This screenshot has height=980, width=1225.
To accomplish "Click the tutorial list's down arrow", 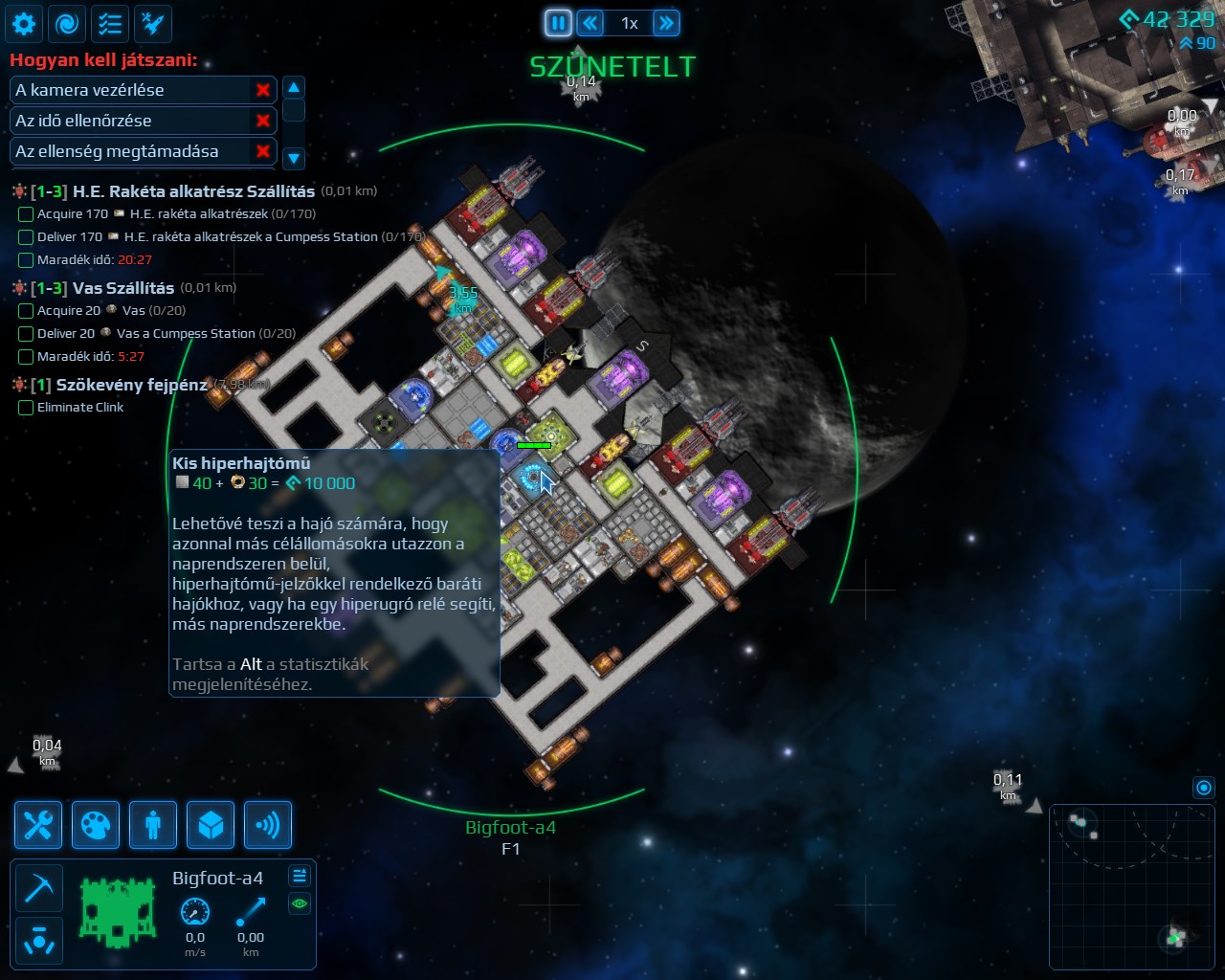I will click(x=294, y=158).
